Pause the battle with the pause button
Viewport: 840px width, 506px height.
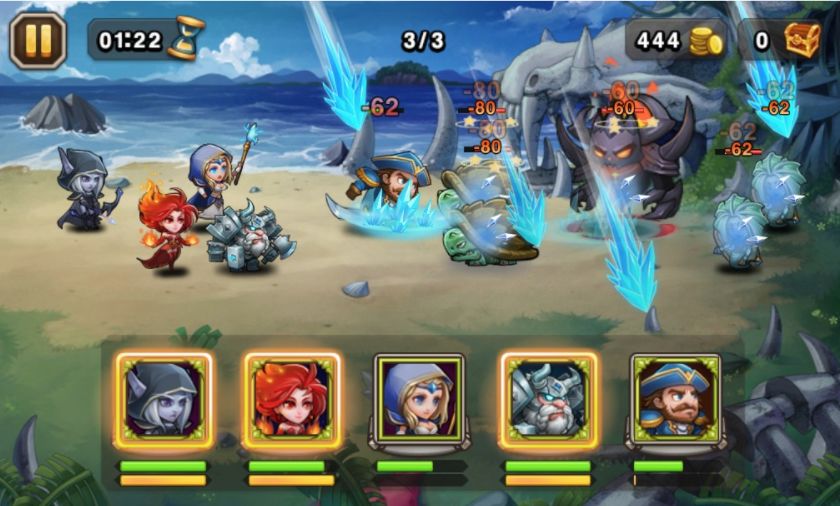point(38,40)
